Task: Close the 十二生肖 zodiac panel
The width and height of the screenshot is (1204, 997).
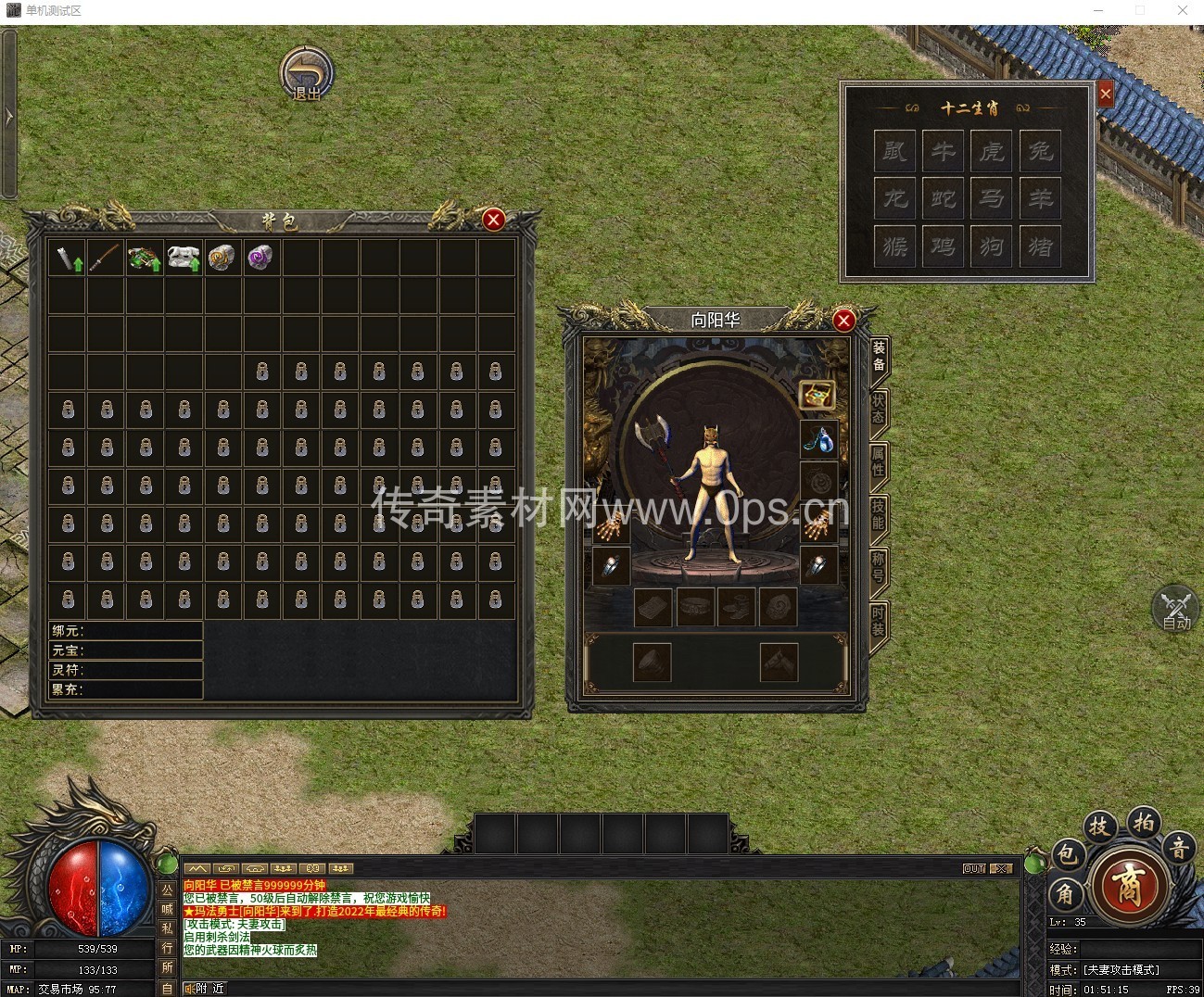Action: [x=1105, y=94]
